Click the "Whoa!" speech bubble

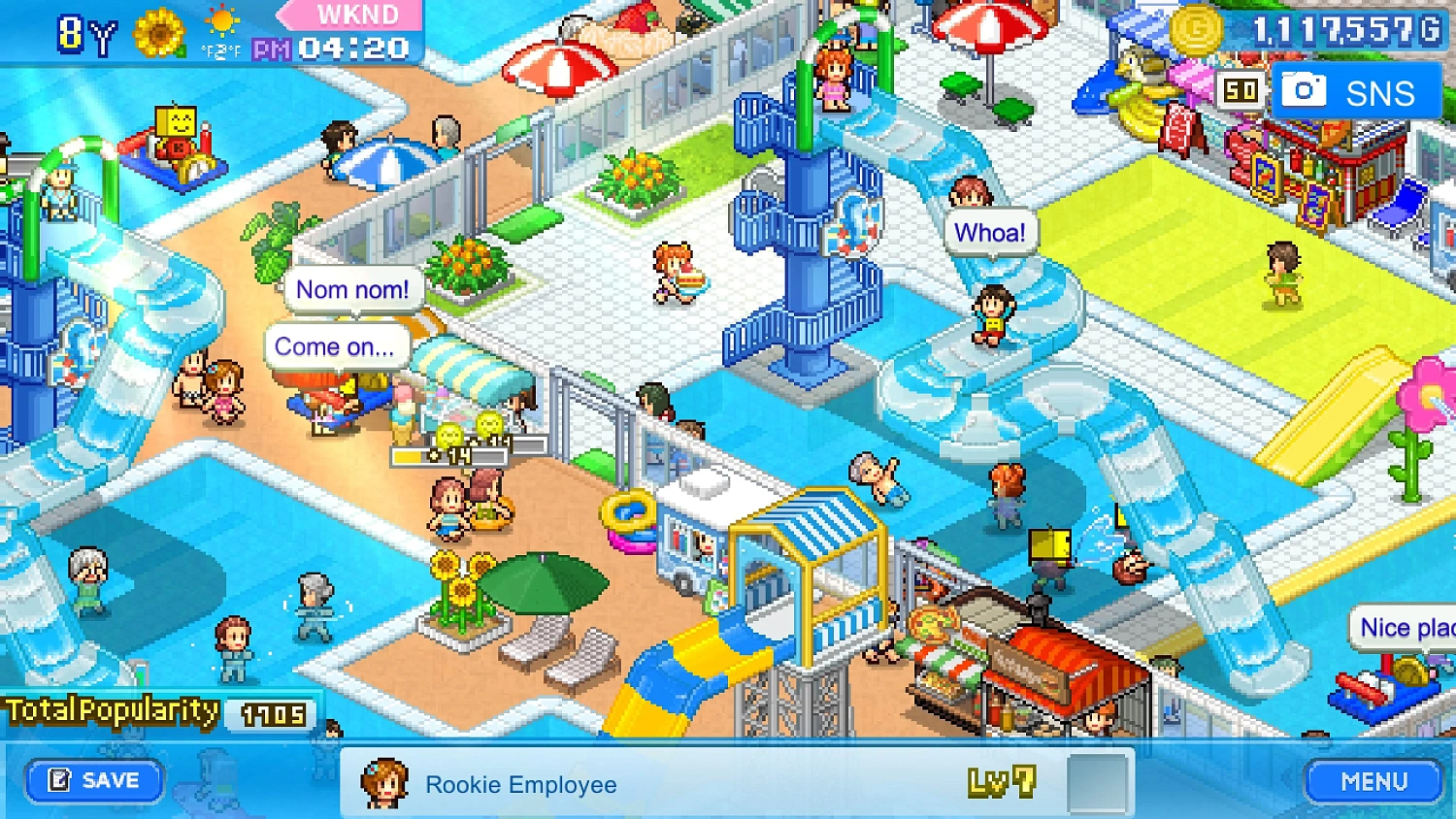[990, 231]
